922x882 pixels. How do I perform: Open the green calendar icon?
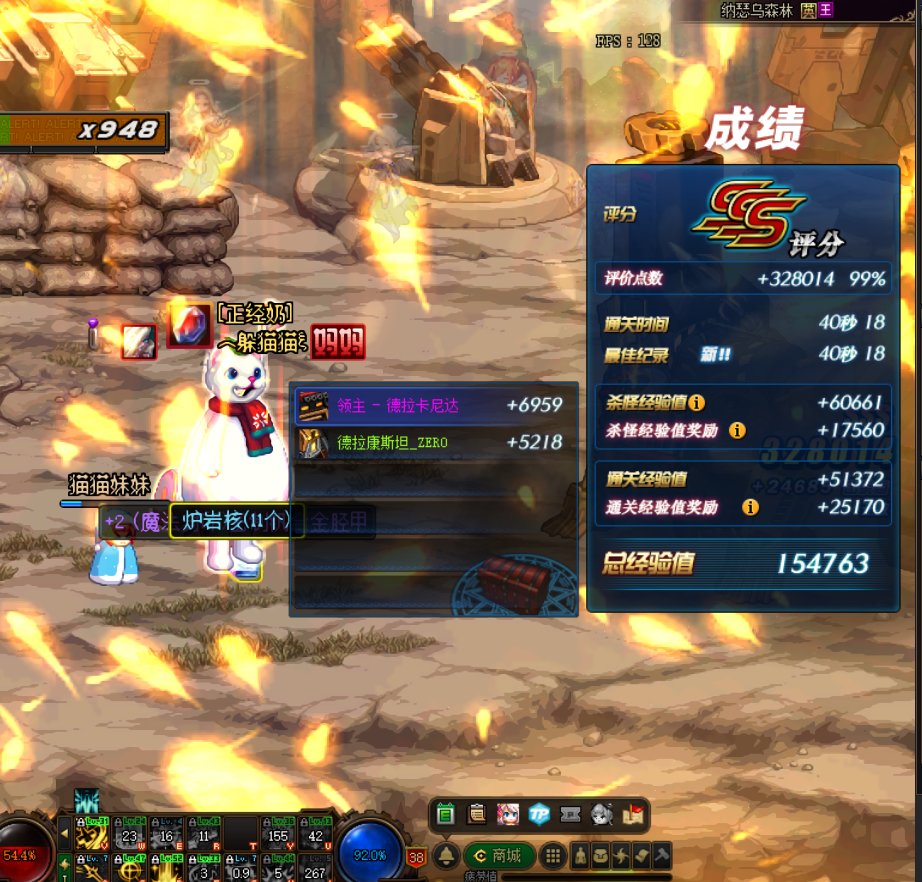pyautogui.click(x=446, y=813)
